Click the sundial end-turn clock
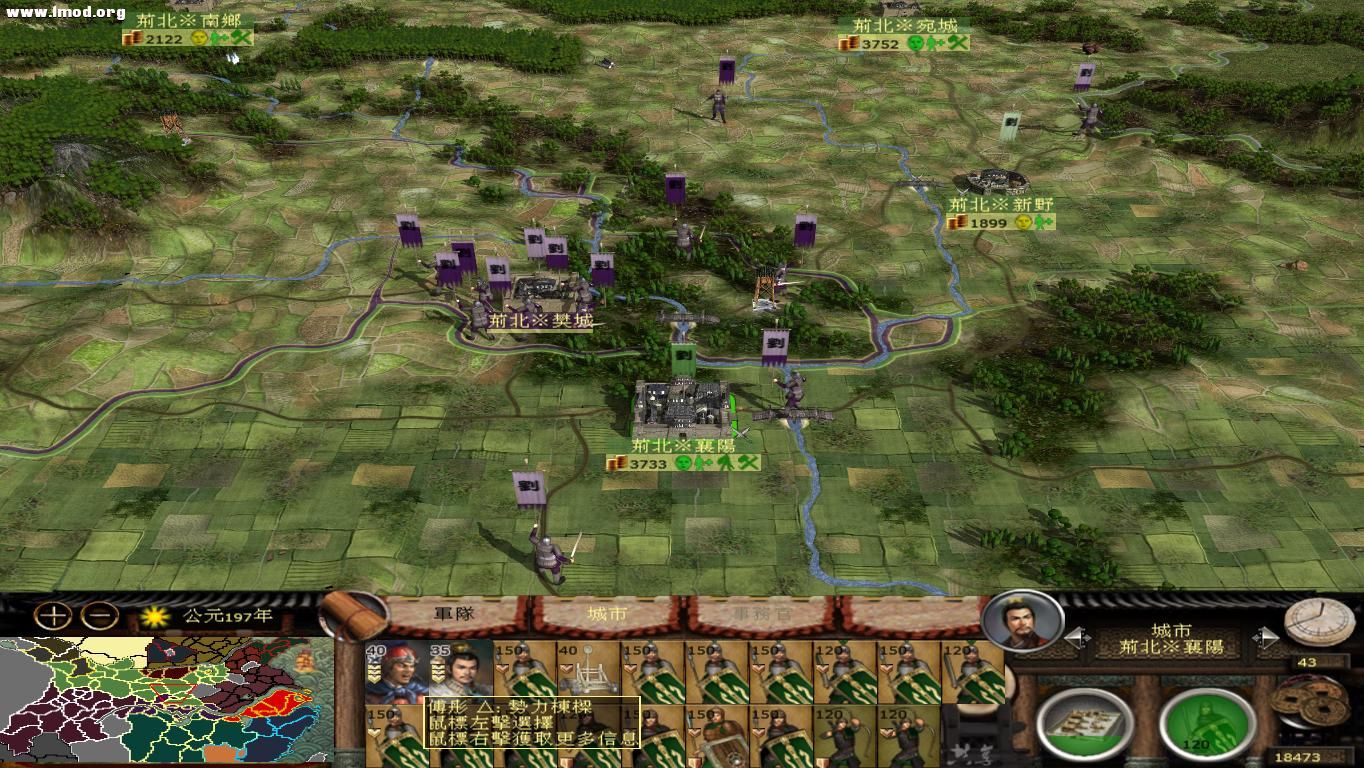 tap(1320, 625)
